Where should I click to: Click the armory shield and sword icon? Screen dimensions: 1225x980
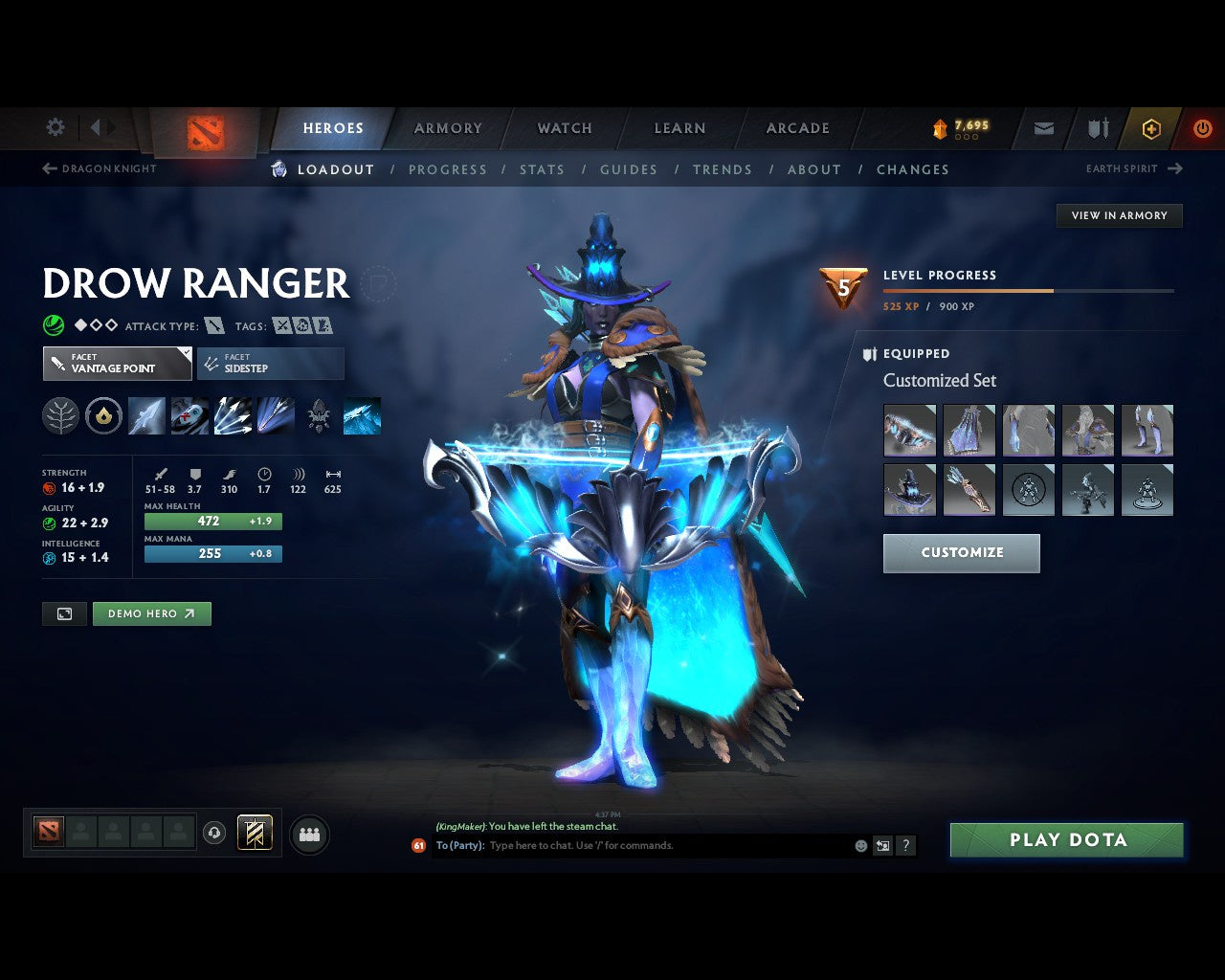coord(1096,127)
